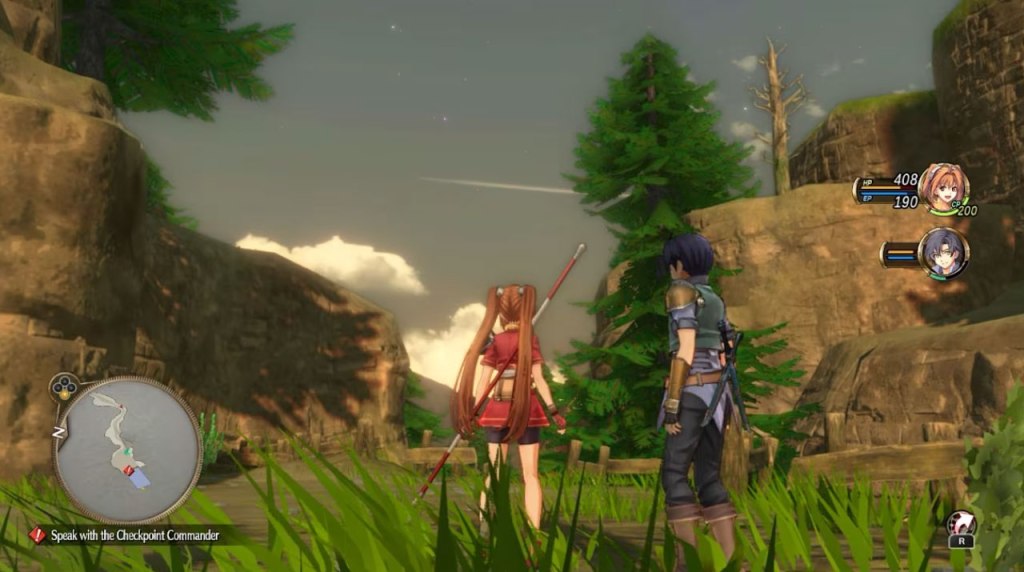Click the red quest marker on the minimap
Screen dimensions: 1024x572
point(127,469)
